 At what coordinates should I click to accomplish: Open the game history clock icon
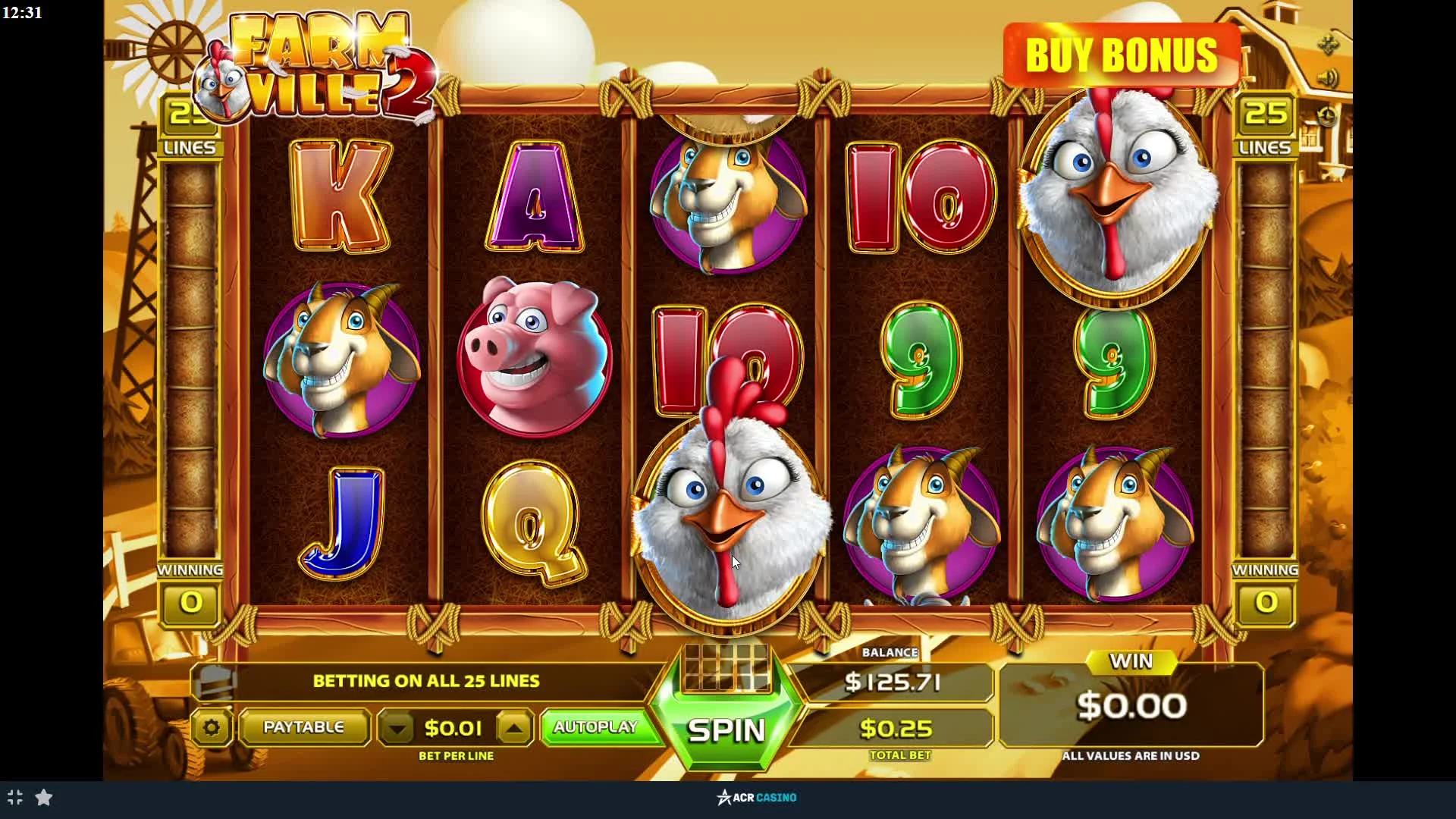coord(1326,116)
